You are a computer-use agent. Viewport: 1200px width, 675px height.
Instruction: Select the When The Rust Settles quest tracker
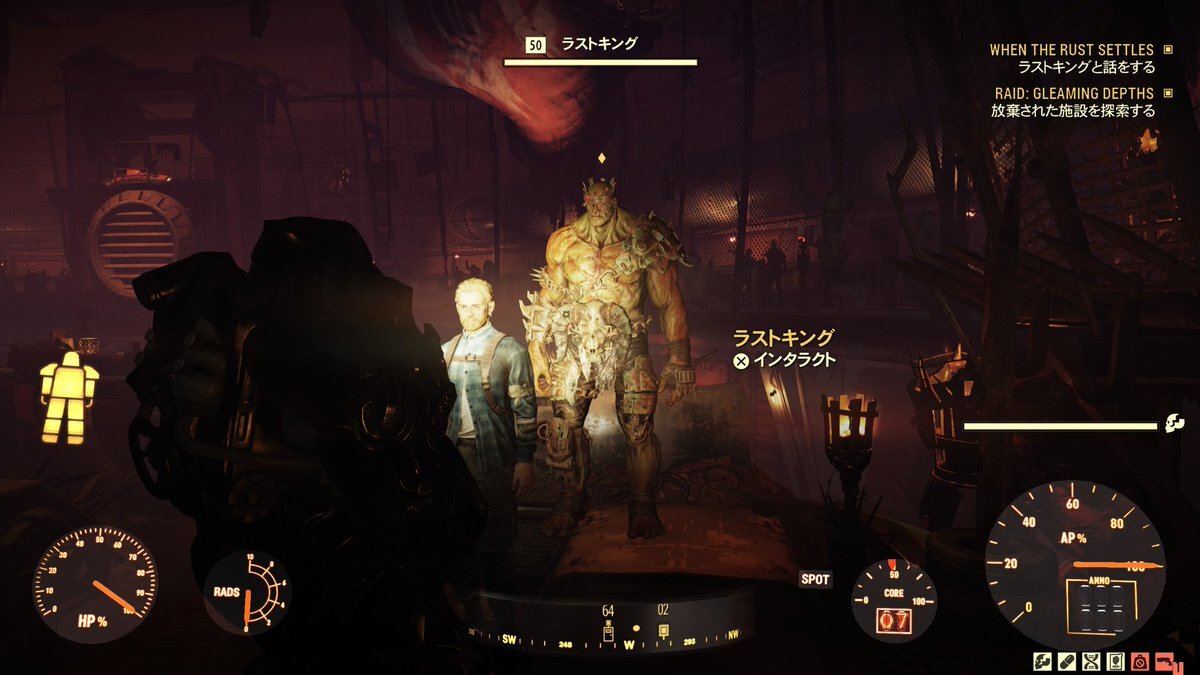[1070, 50]
